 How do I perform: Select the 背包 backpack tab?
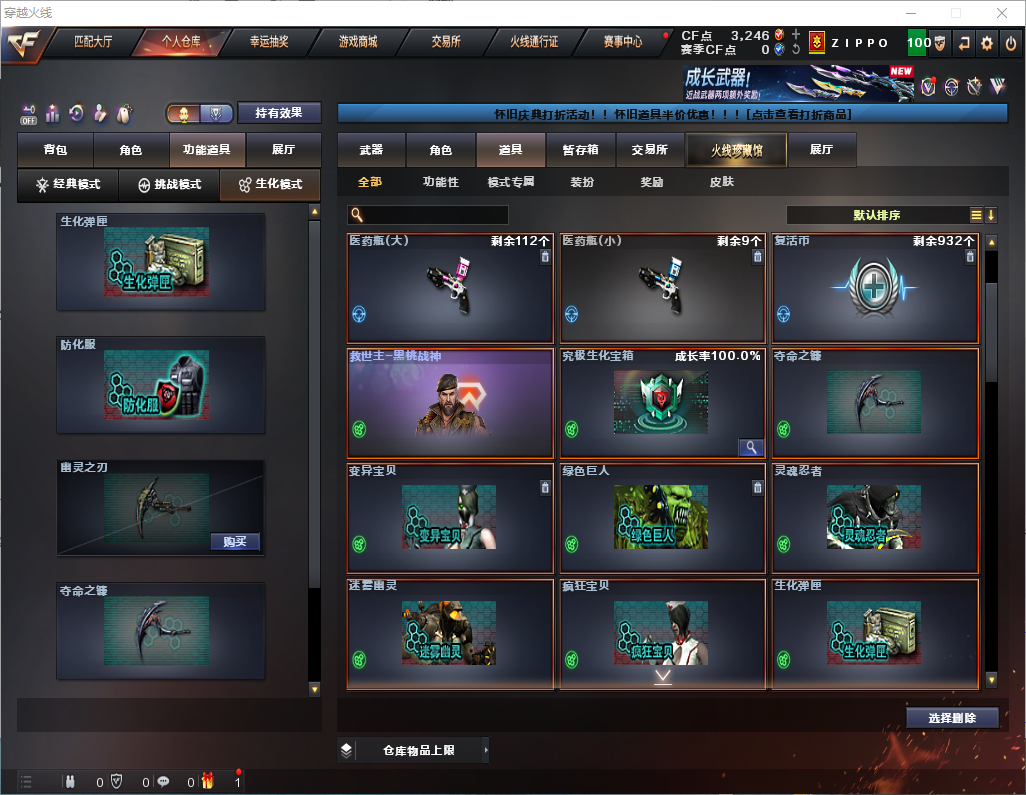pos(55,150)
